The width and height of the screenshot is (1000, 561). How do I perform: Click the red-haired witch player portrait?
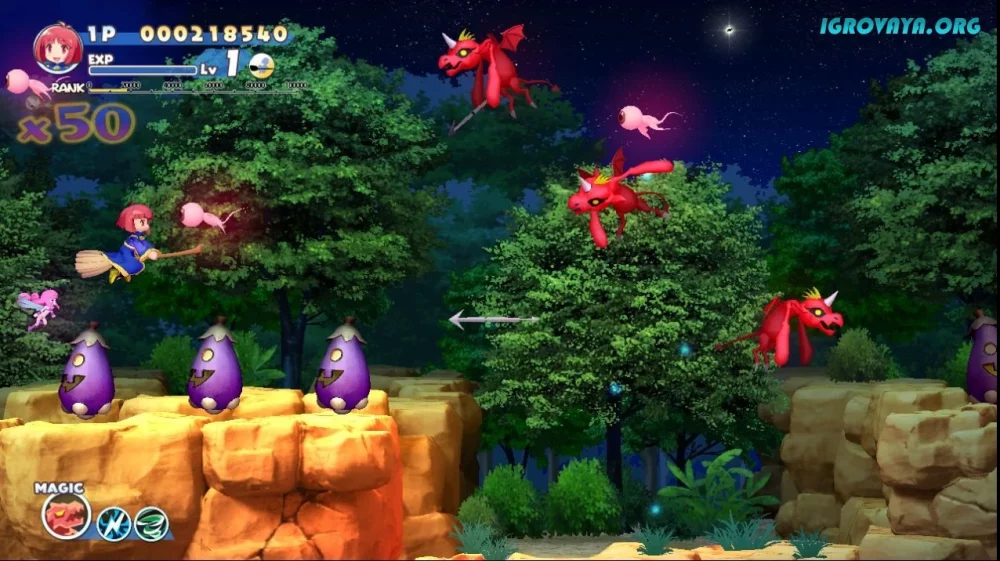58,48
